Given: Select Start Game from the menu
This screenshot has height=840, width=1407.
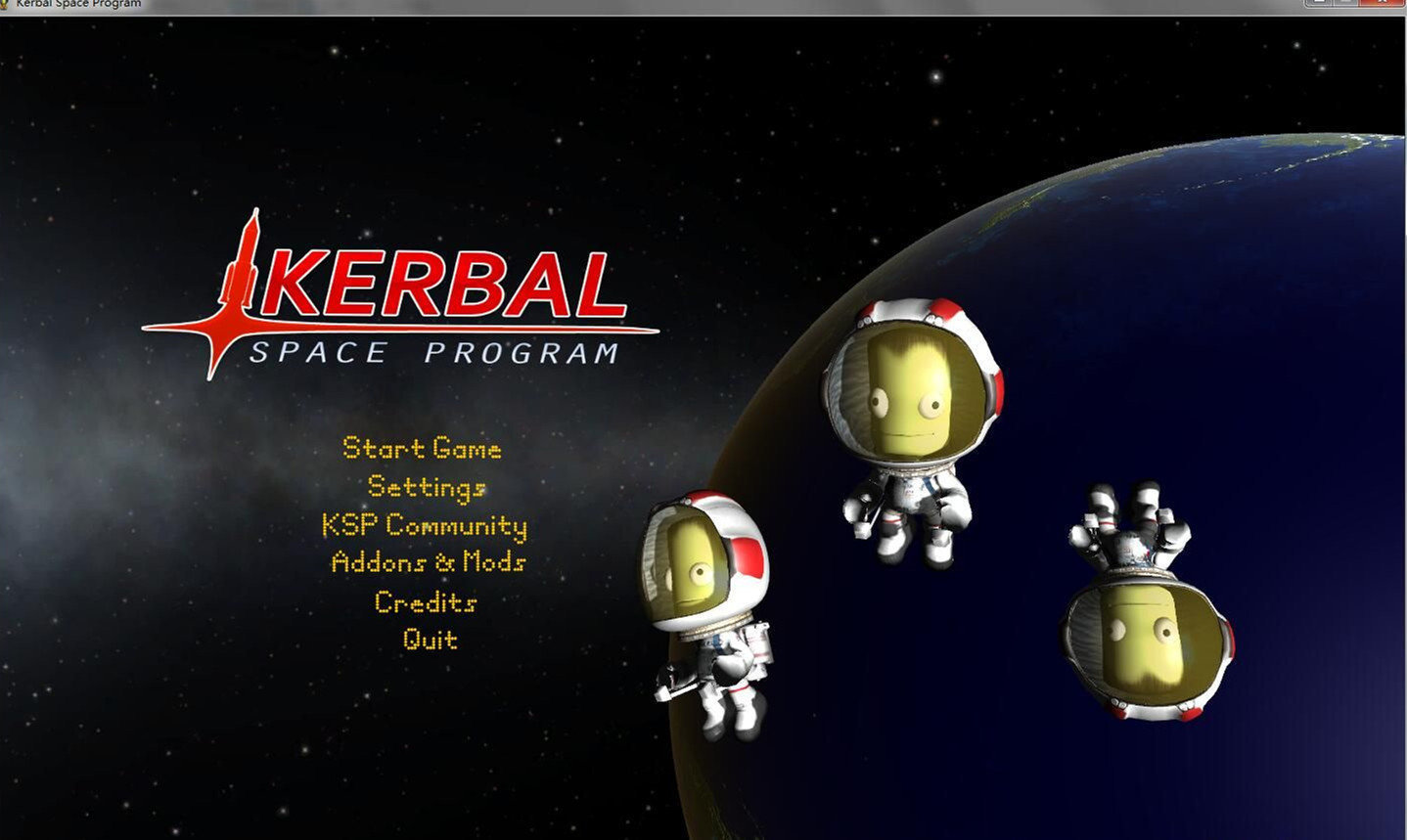Looking at the screenshot, I should [x=421, y=449].
